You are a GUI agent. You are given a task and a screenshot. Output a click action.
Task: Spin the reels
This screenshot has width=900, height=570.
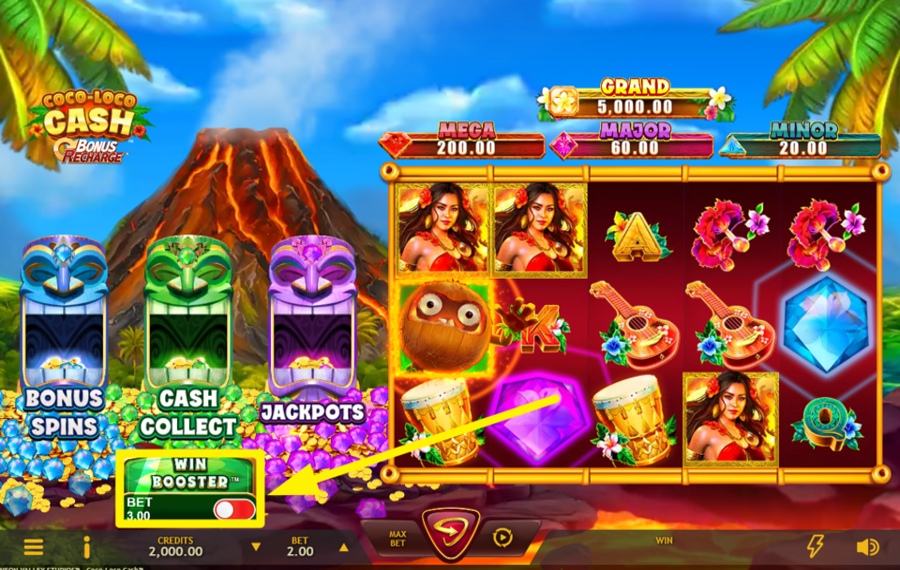(448, 535)
